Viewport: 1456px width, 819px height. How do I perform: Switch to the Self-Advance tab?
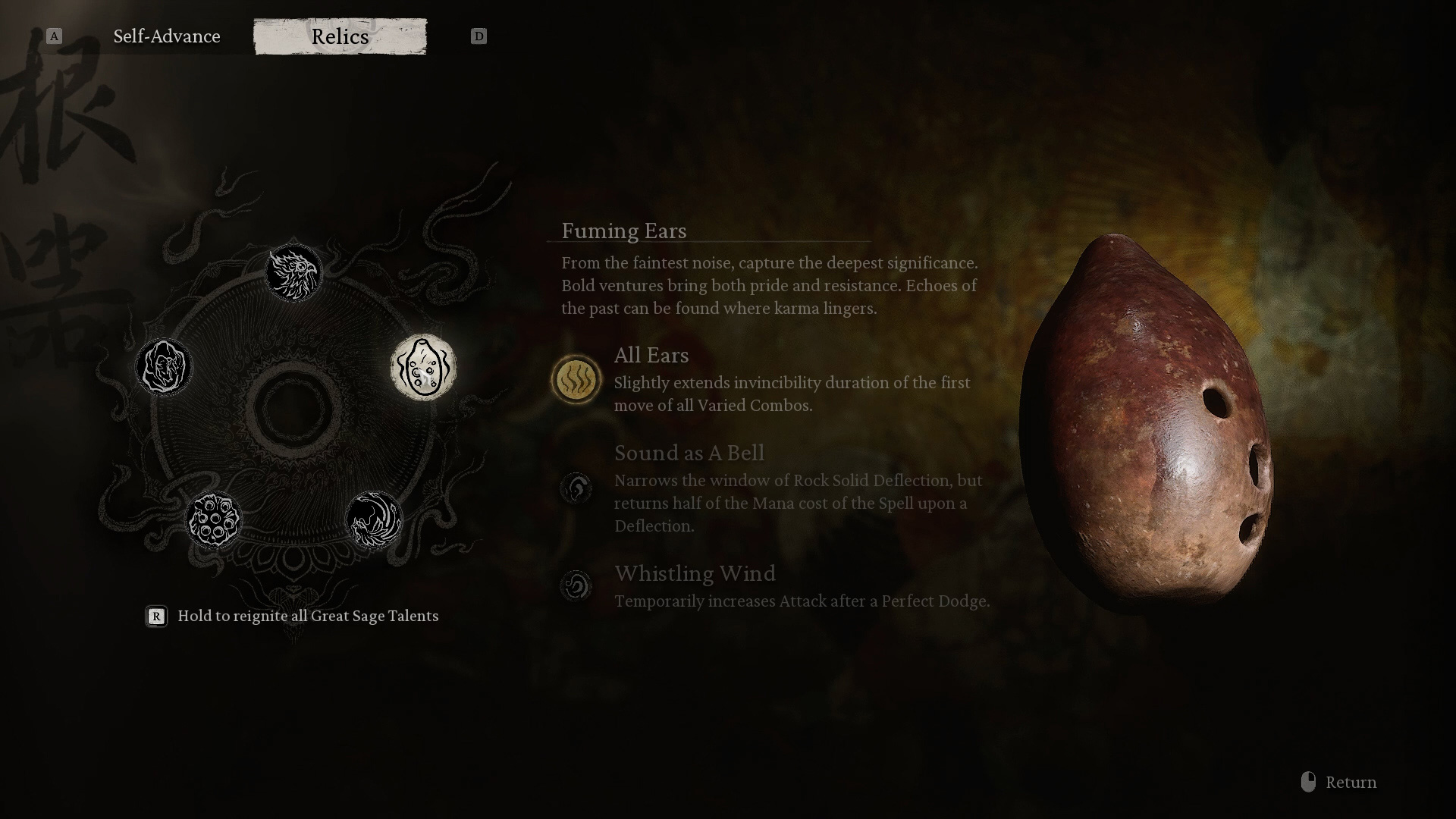click(167, 36)
